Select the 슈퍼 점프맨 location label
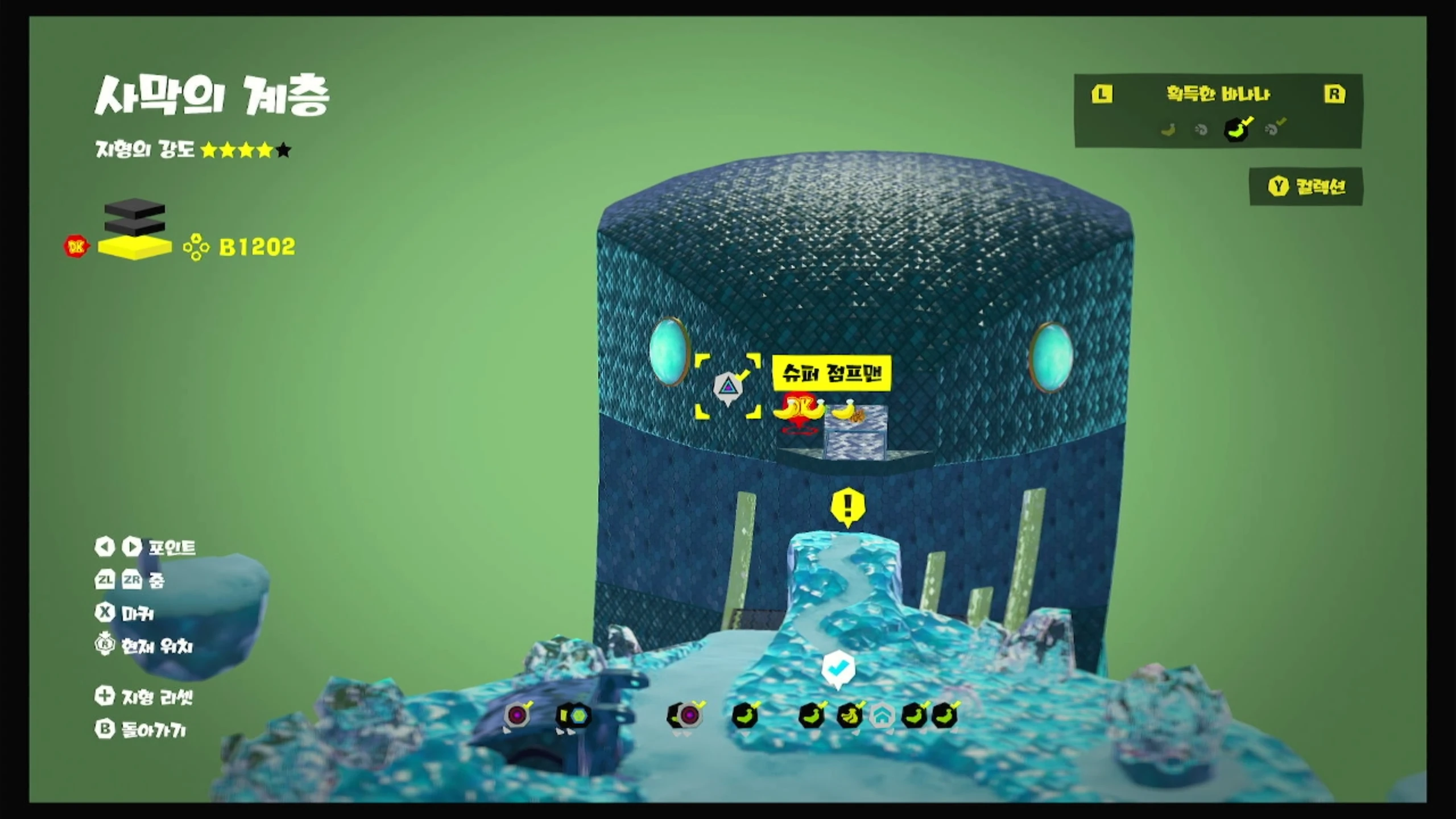 (x=832, y=373)
